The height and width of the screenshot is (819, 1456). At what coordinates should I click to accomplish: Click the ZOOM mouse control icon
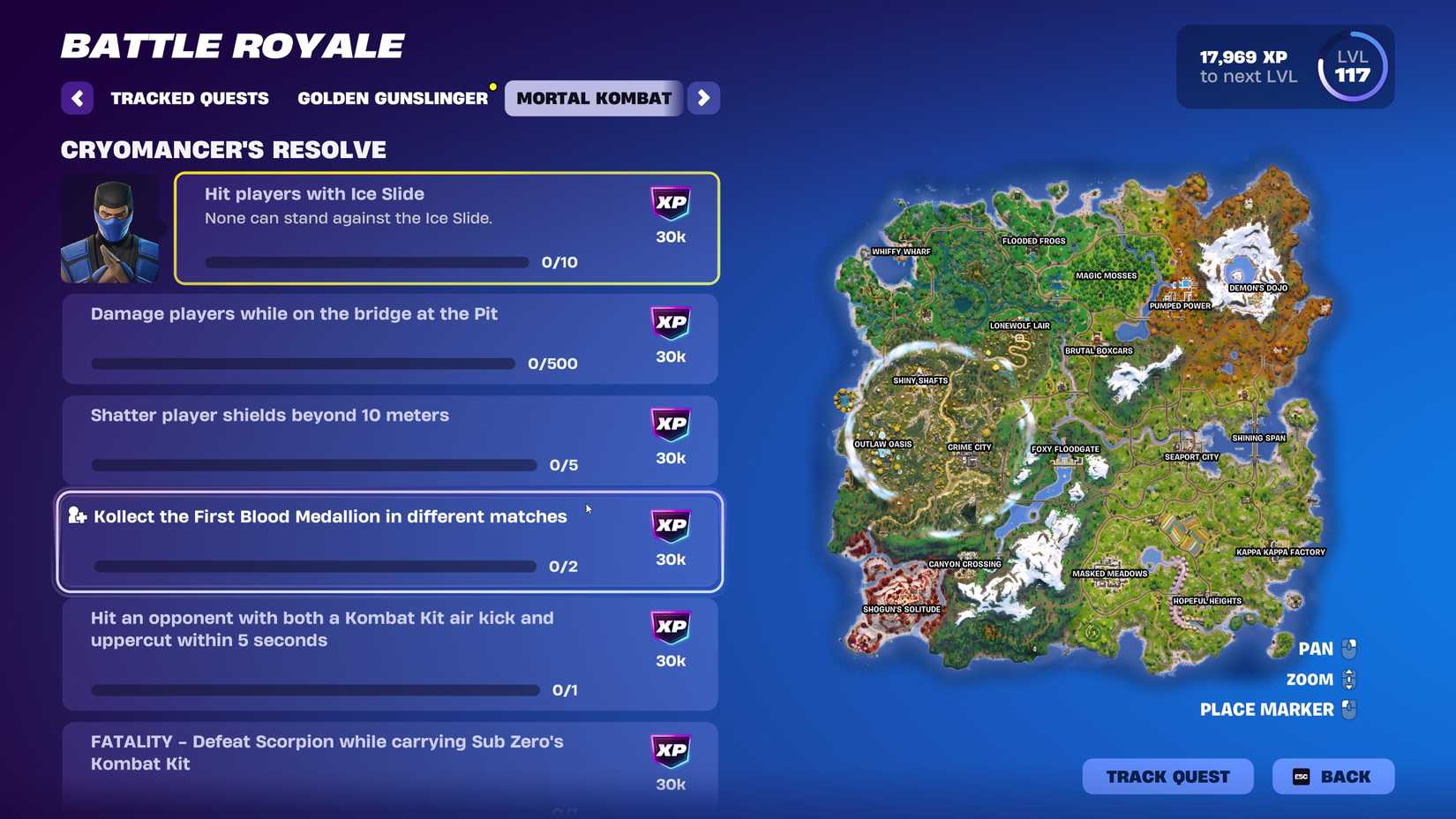pyautogui.click(x=1348, y=680)
